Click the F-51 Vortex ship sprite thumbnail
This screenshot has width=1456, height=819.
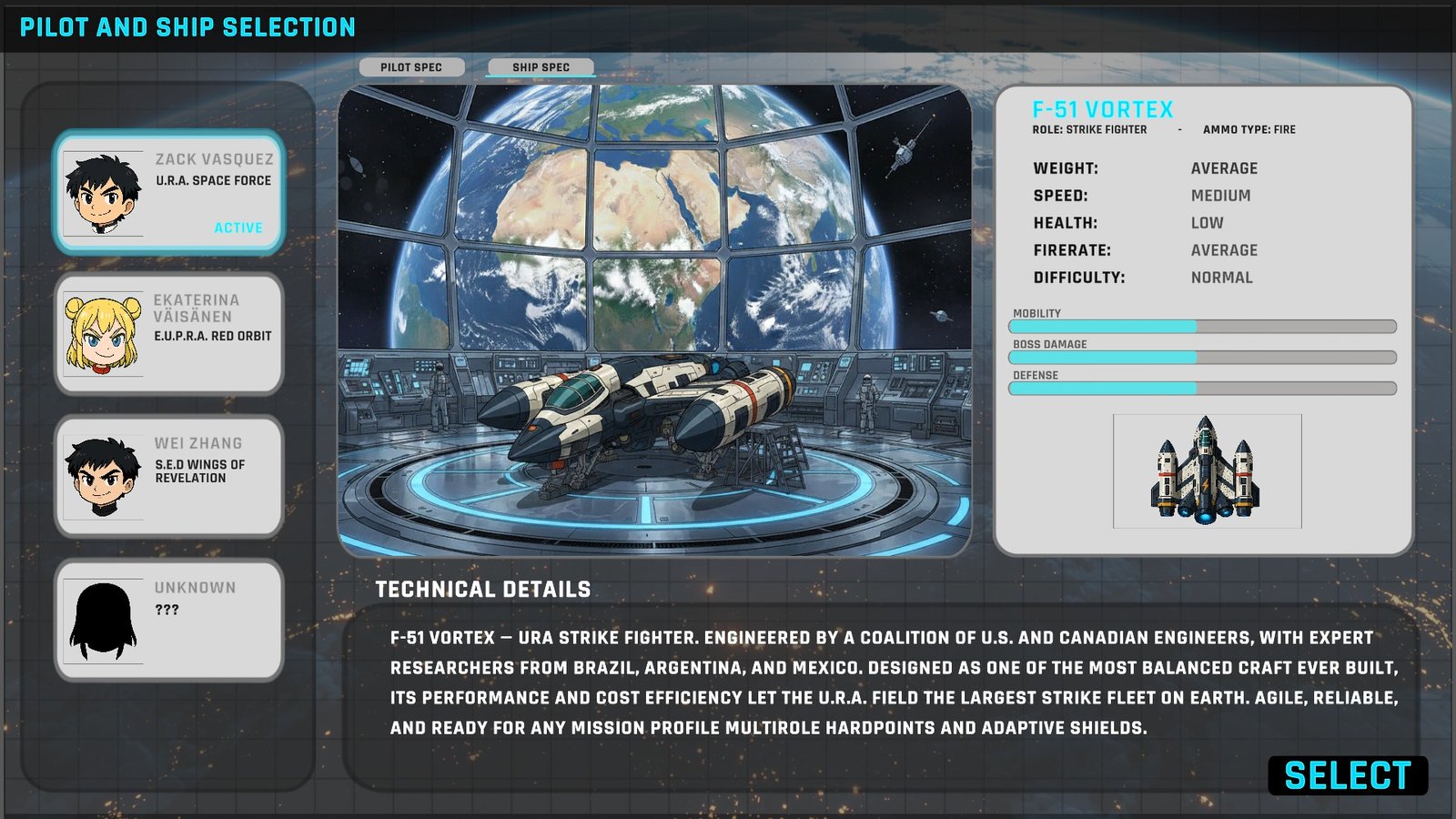1207,471
